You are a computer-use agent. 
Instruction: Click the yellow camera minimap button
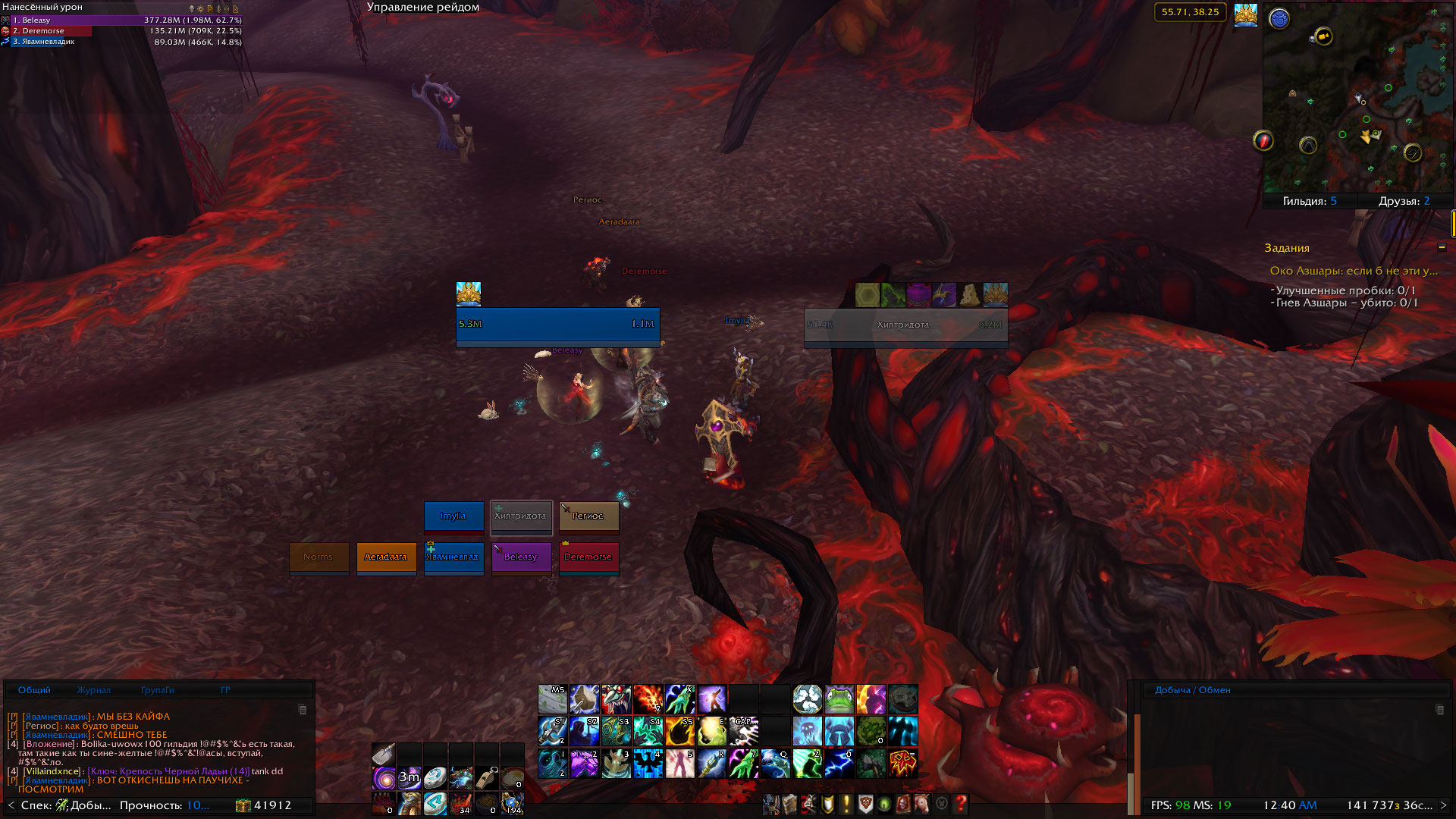coord(1324,36)
